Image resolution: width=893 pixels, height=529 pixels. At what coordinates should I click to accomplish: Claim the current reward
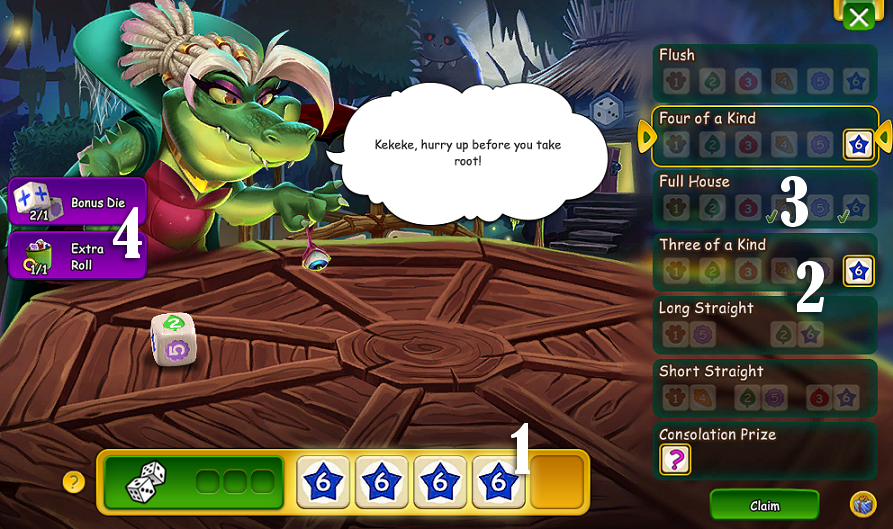[764, 505]
